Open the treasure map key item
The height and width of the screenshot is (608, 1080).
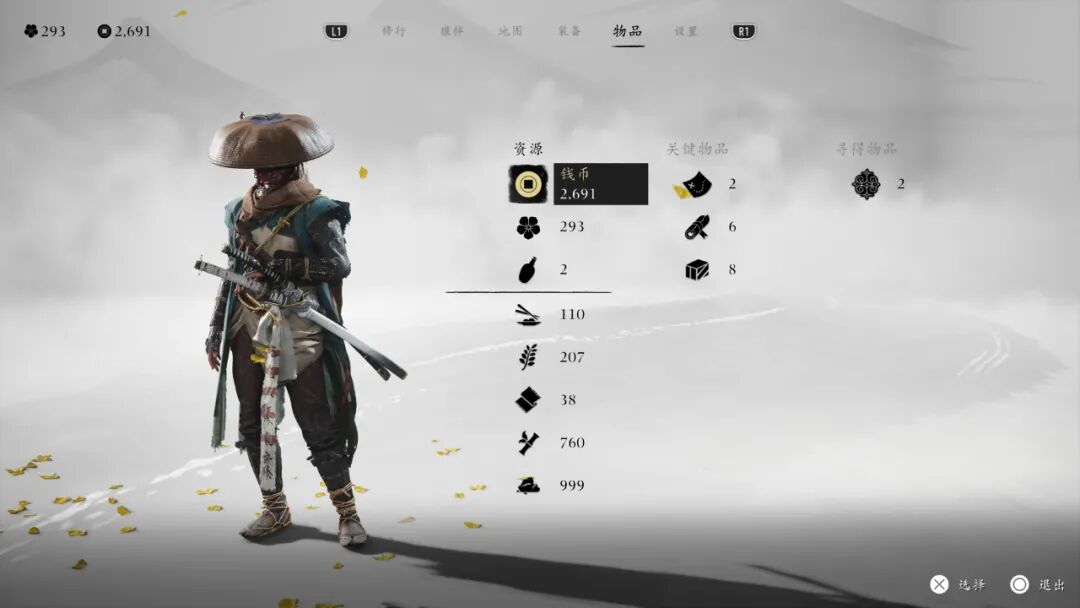[x=697, y=184]
